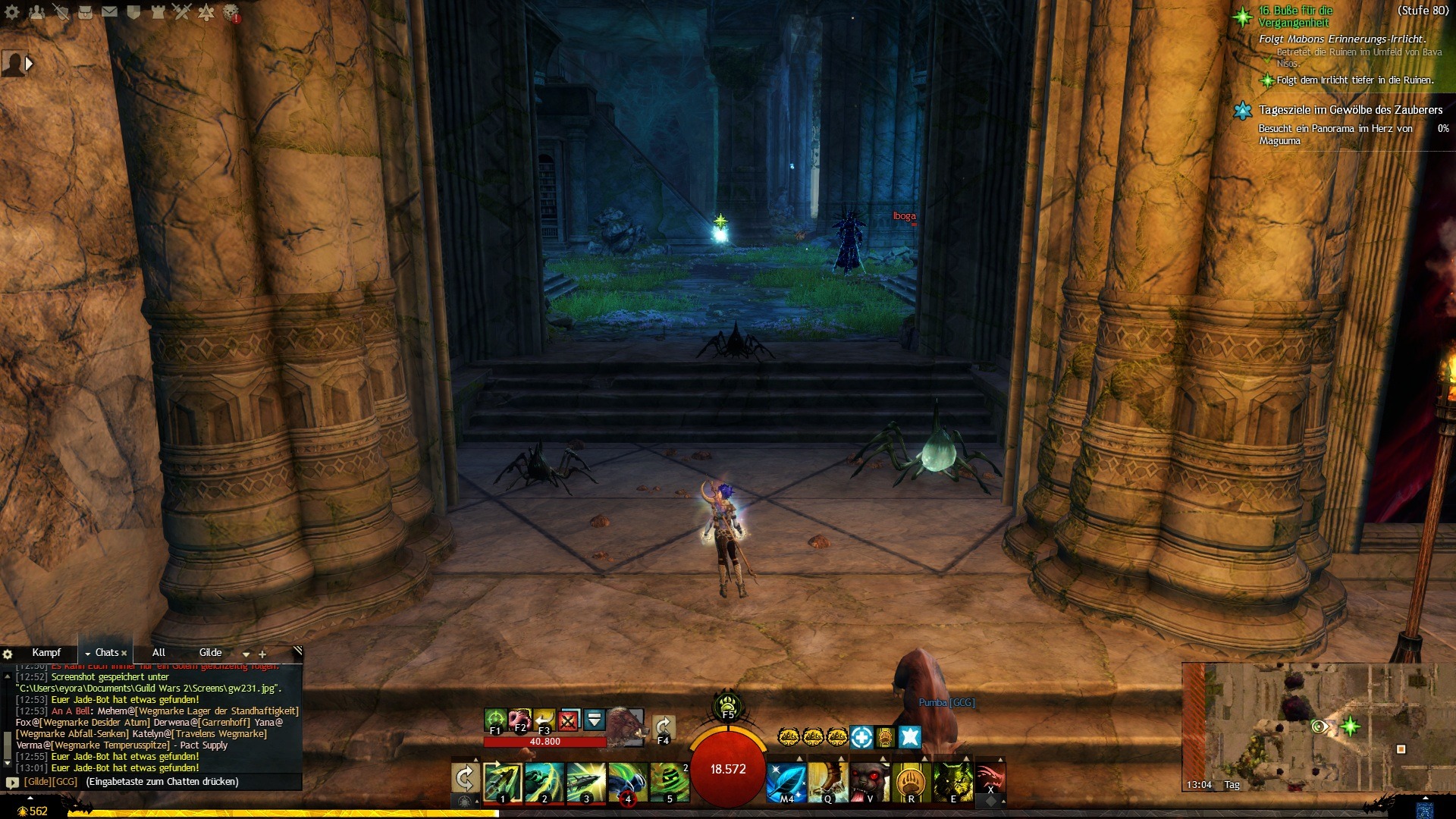The image size is (1456, 819).
Task: Swap weapons with the curved arrow button
Action: coord(465,778)
